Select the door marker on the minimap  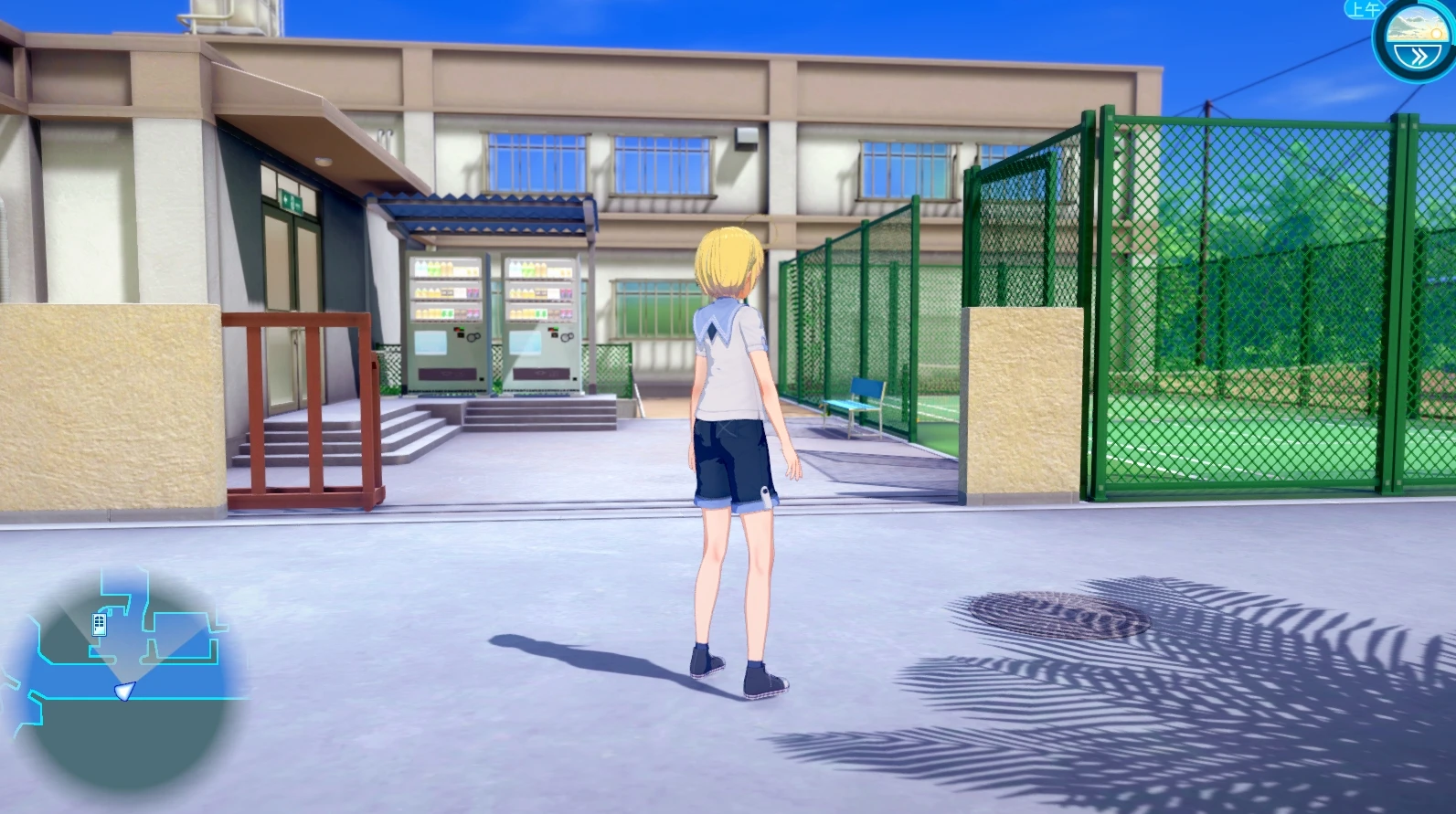(x=100, y=625)
